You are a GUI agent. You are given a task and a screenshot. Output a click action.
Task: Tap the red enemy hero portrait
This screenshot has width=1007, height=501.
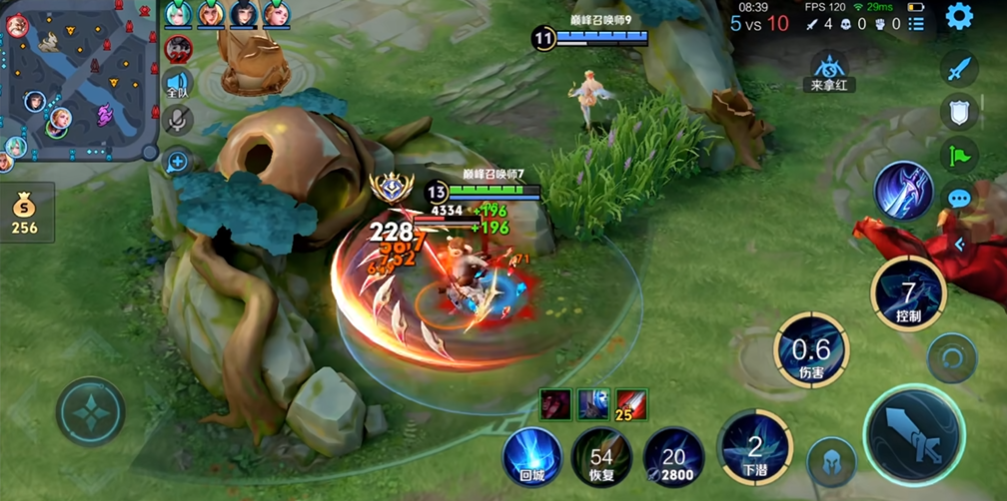(x=179, y=47)
